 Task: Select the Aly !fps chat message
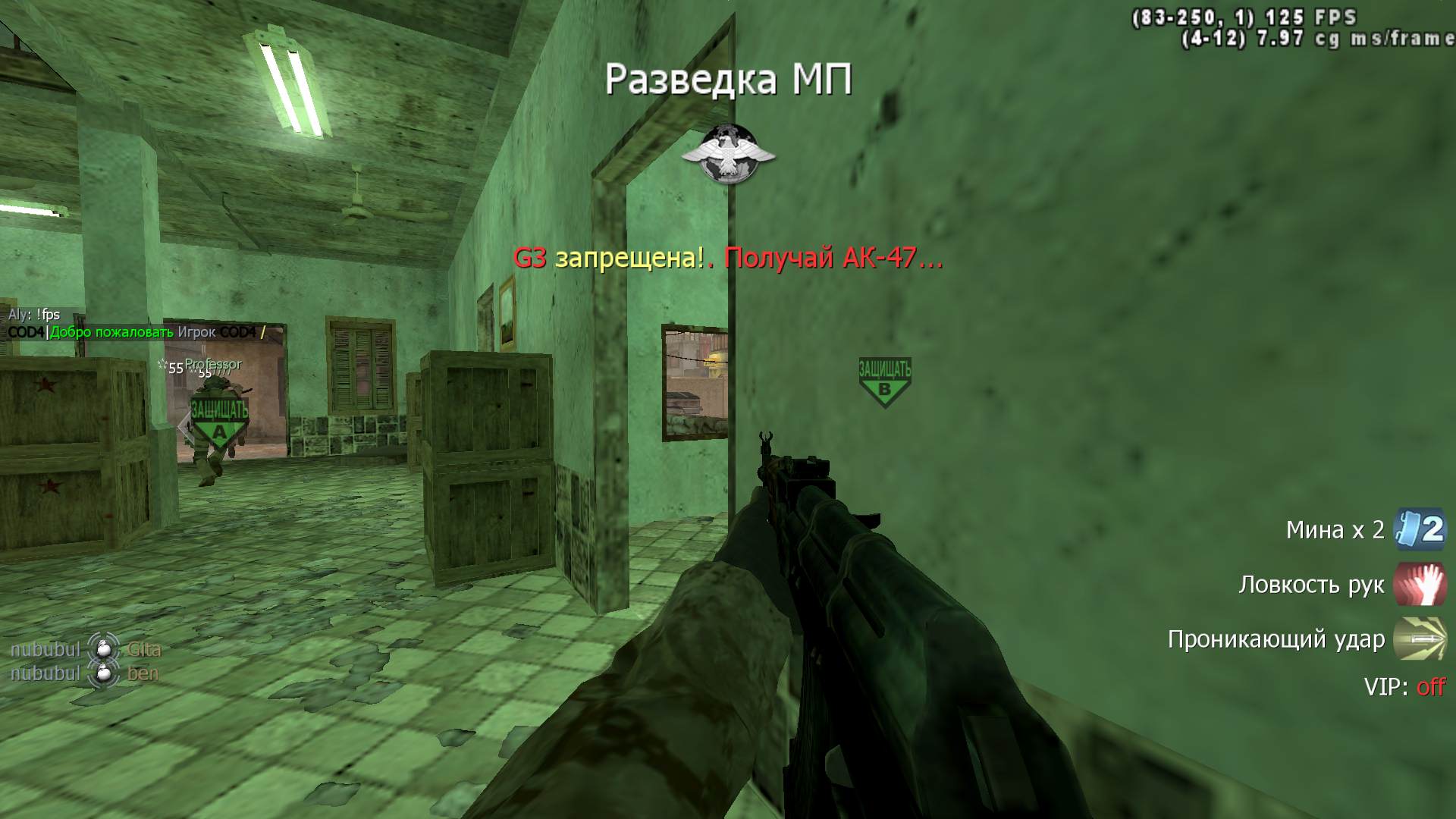(x=34, y=315)
